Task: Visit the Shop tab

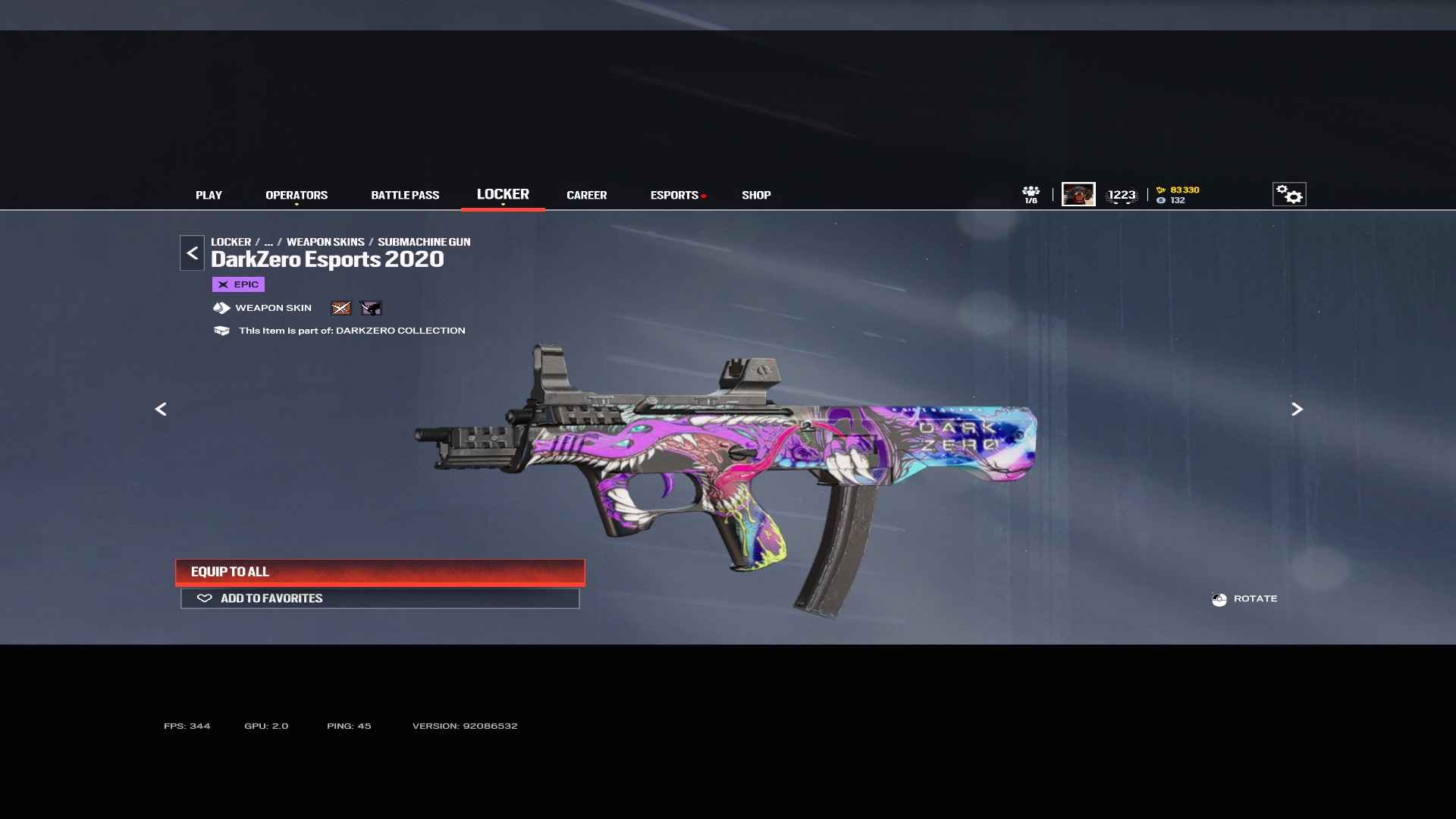Action: [x=756, y=195]
